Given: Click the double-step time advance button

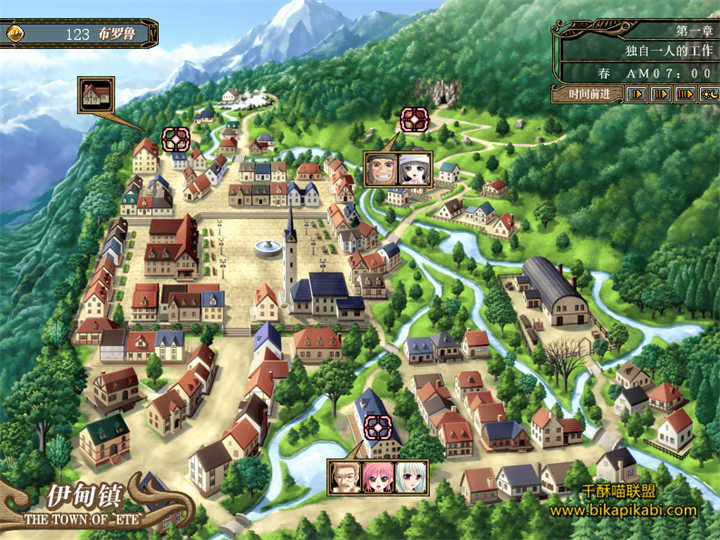Looking at the screenshot, I should pos(660,94).
